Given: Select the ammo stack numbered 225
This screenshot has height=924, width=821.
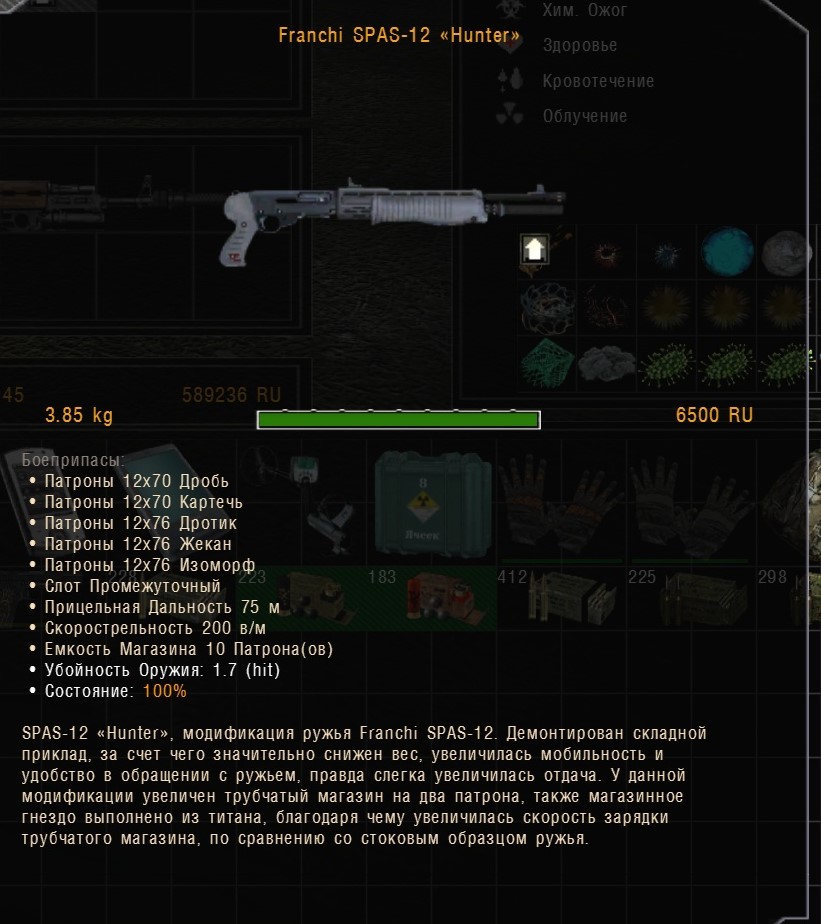Looking at the screenshot, I should [x=690, y=598].
